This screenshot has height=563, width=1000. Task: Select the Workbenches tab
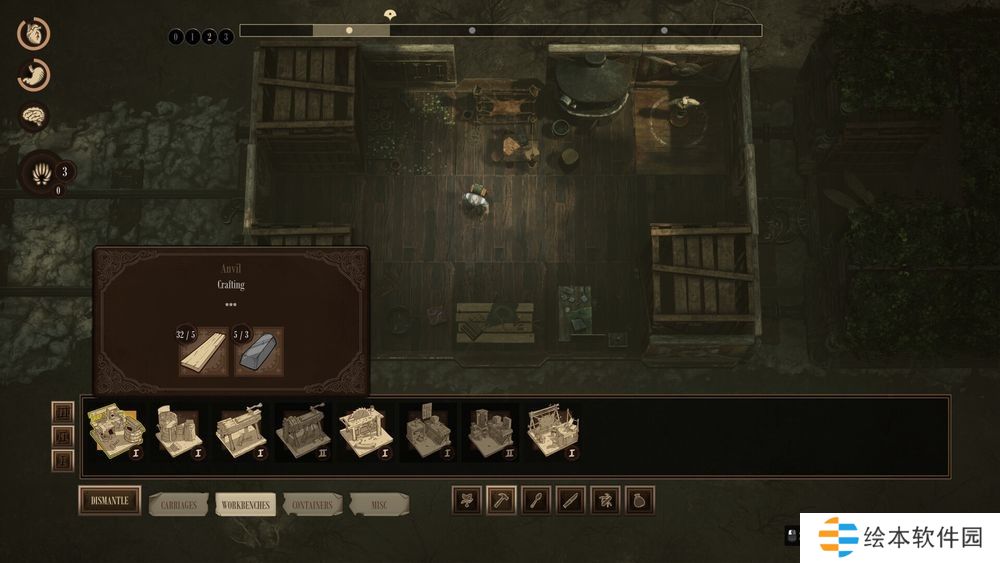point(244,504)
